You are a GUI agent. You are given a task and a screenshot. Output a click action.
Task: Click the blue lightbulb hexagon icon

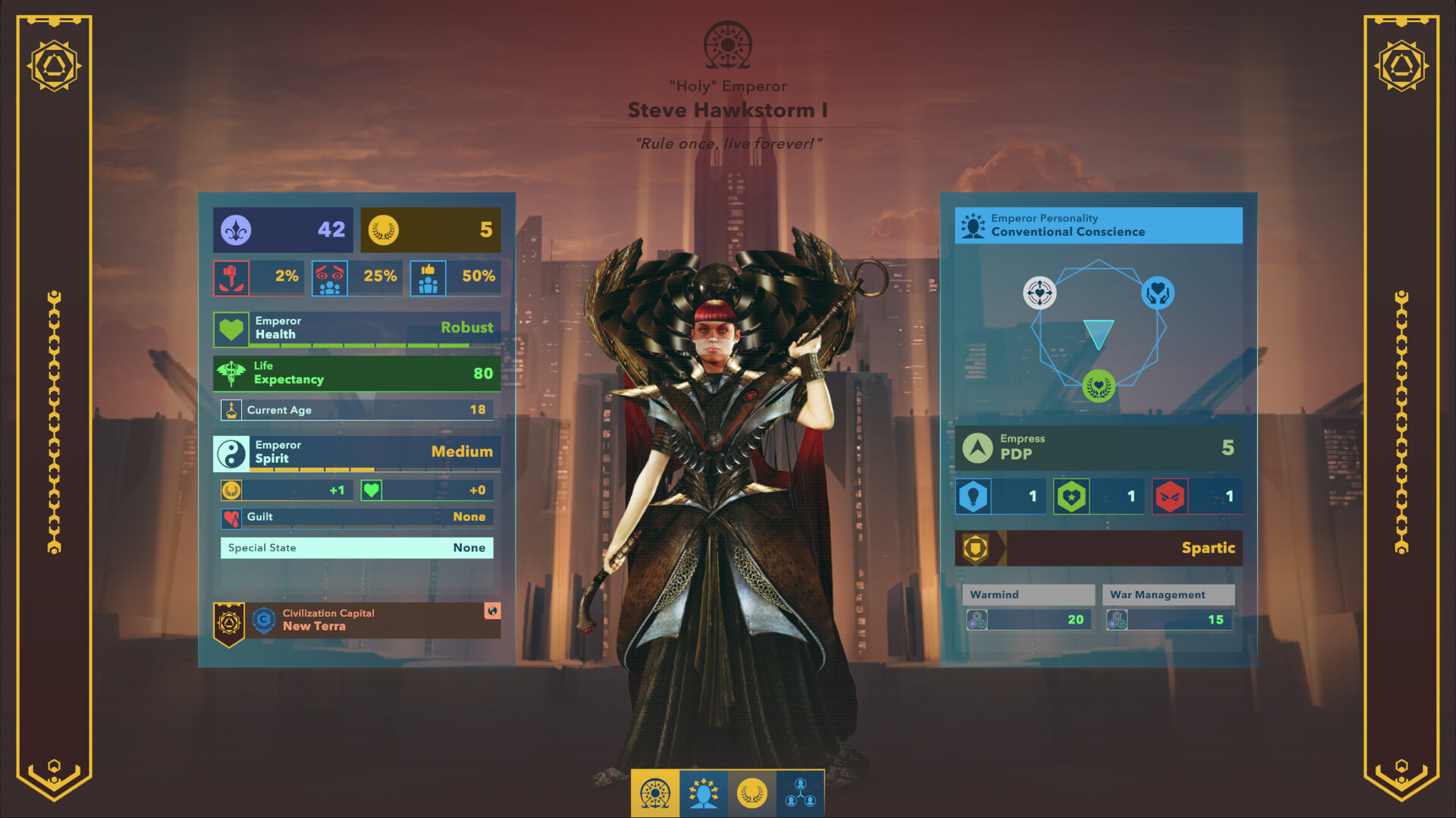(x=973, y=497)
